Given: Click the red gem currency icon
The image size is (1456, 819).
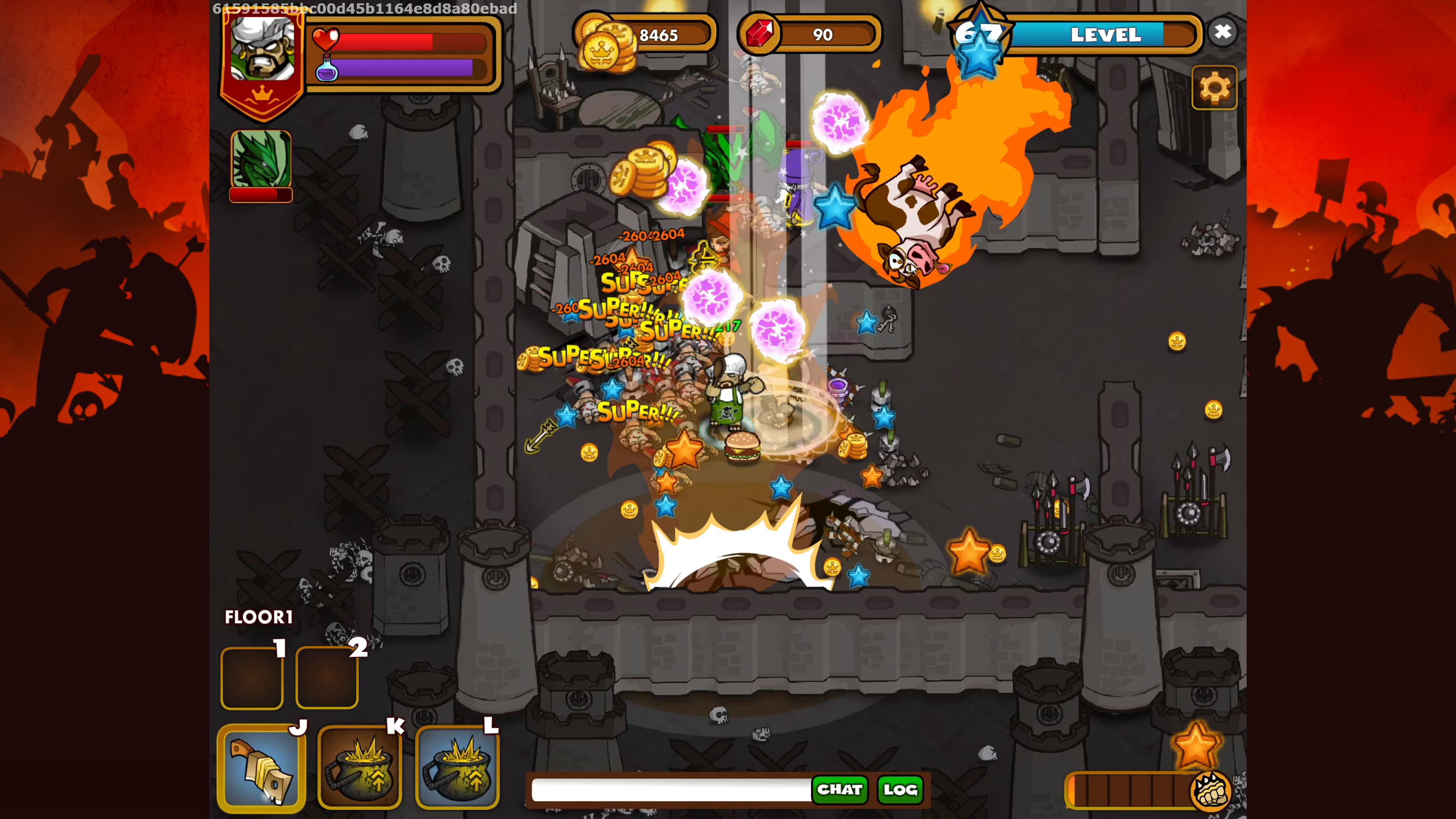Looking at the screenshot, I should click(x=759, y=35).
